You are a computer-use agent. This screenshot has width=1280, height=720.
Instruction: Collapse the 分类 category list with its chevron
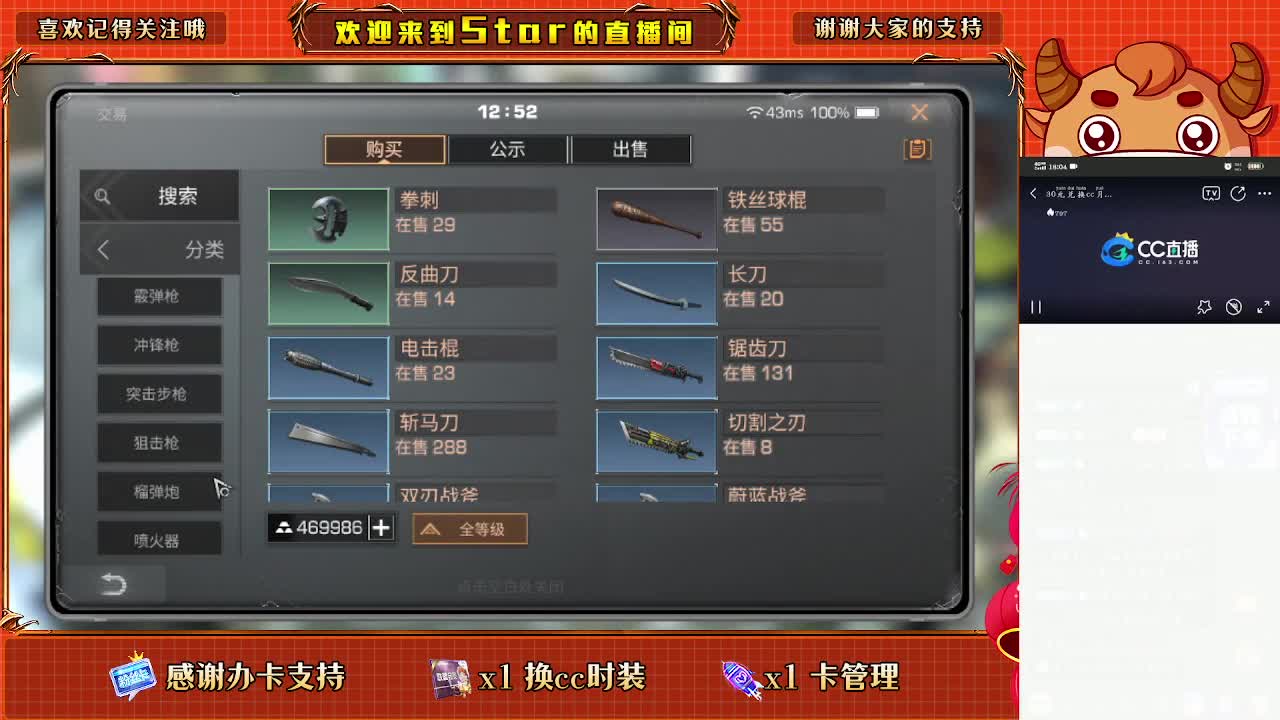click(x=101, y=249)
